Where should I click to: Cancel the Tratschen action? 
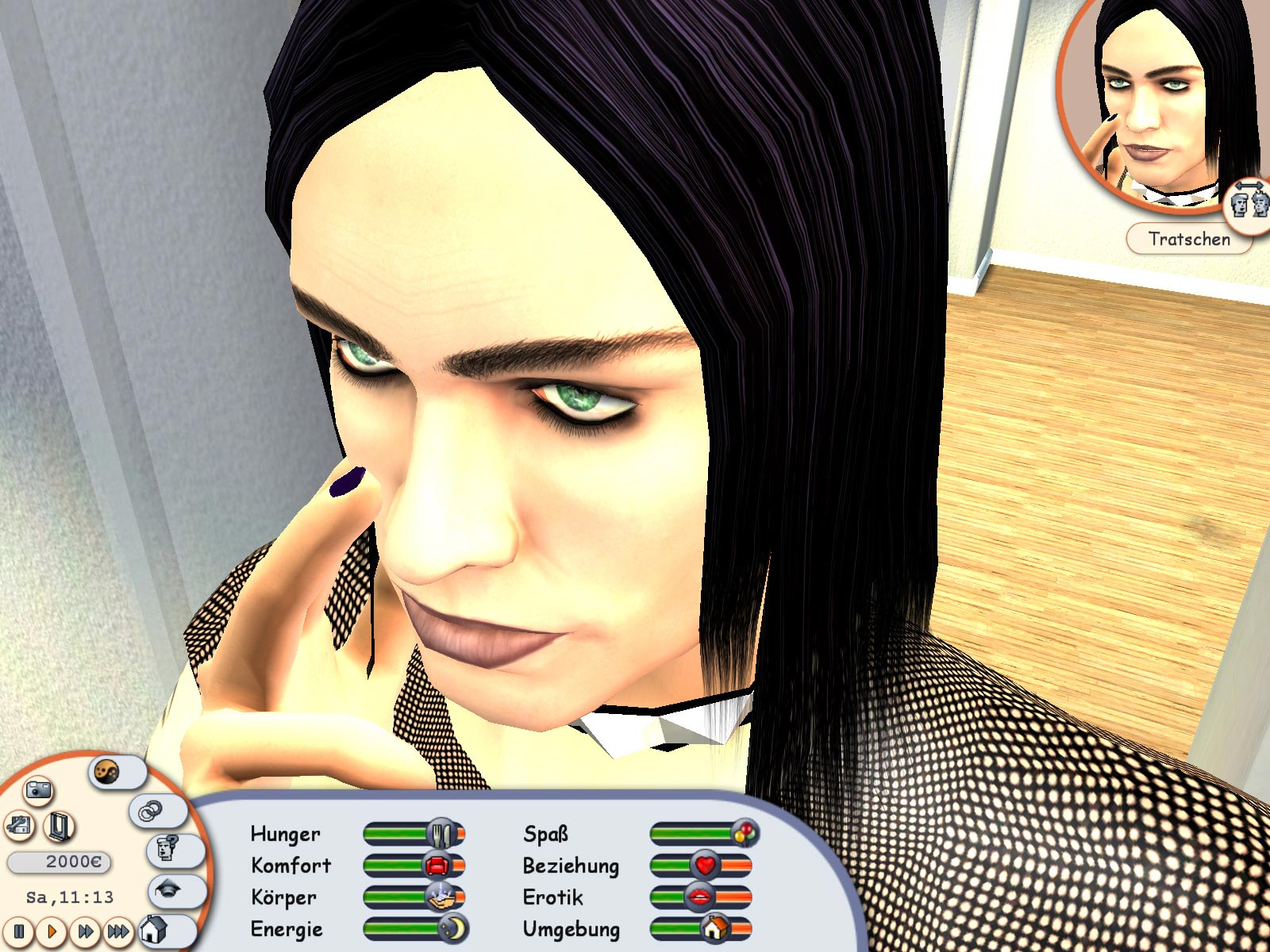[x=1190, y=238]
